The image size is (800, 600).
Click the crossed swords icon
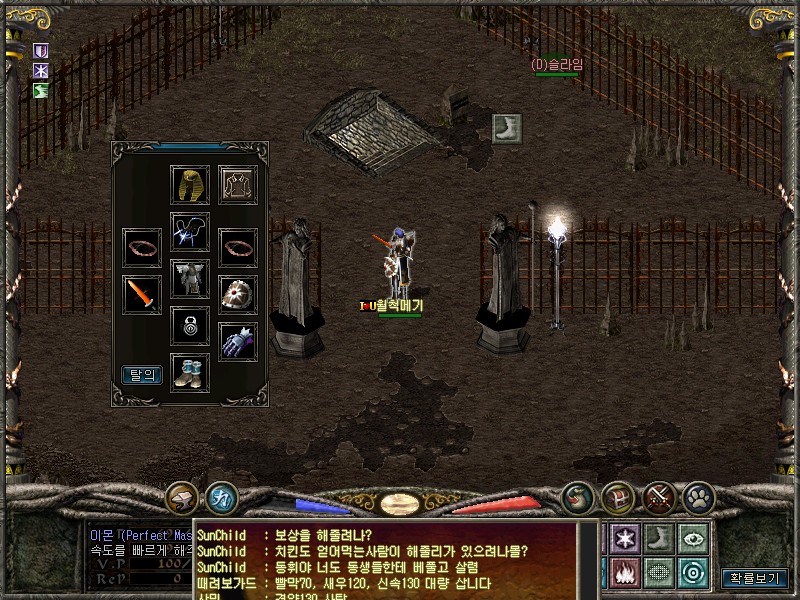coord(659,497)
